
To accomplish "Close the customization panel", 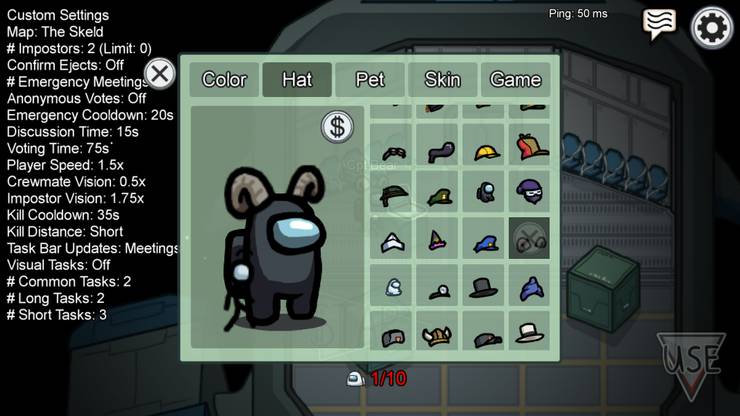I will [159, 73].
